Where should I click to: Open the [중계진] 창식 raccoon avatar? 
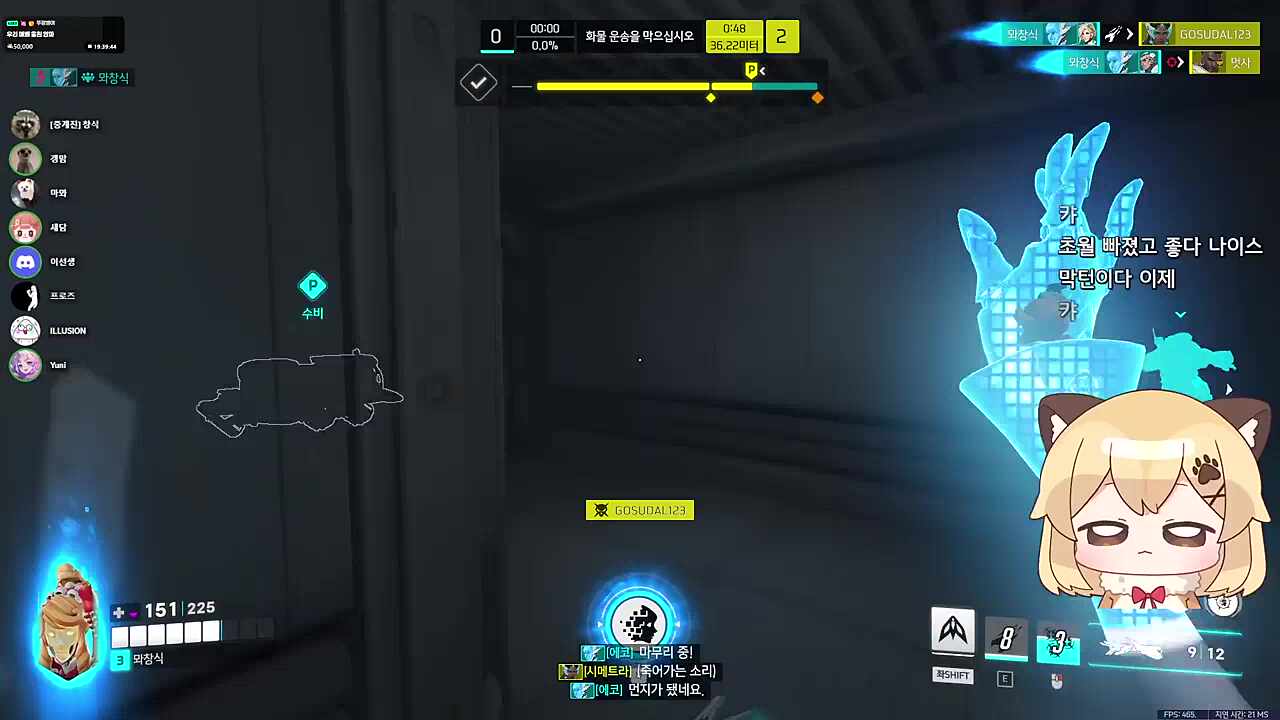point(25,124)
